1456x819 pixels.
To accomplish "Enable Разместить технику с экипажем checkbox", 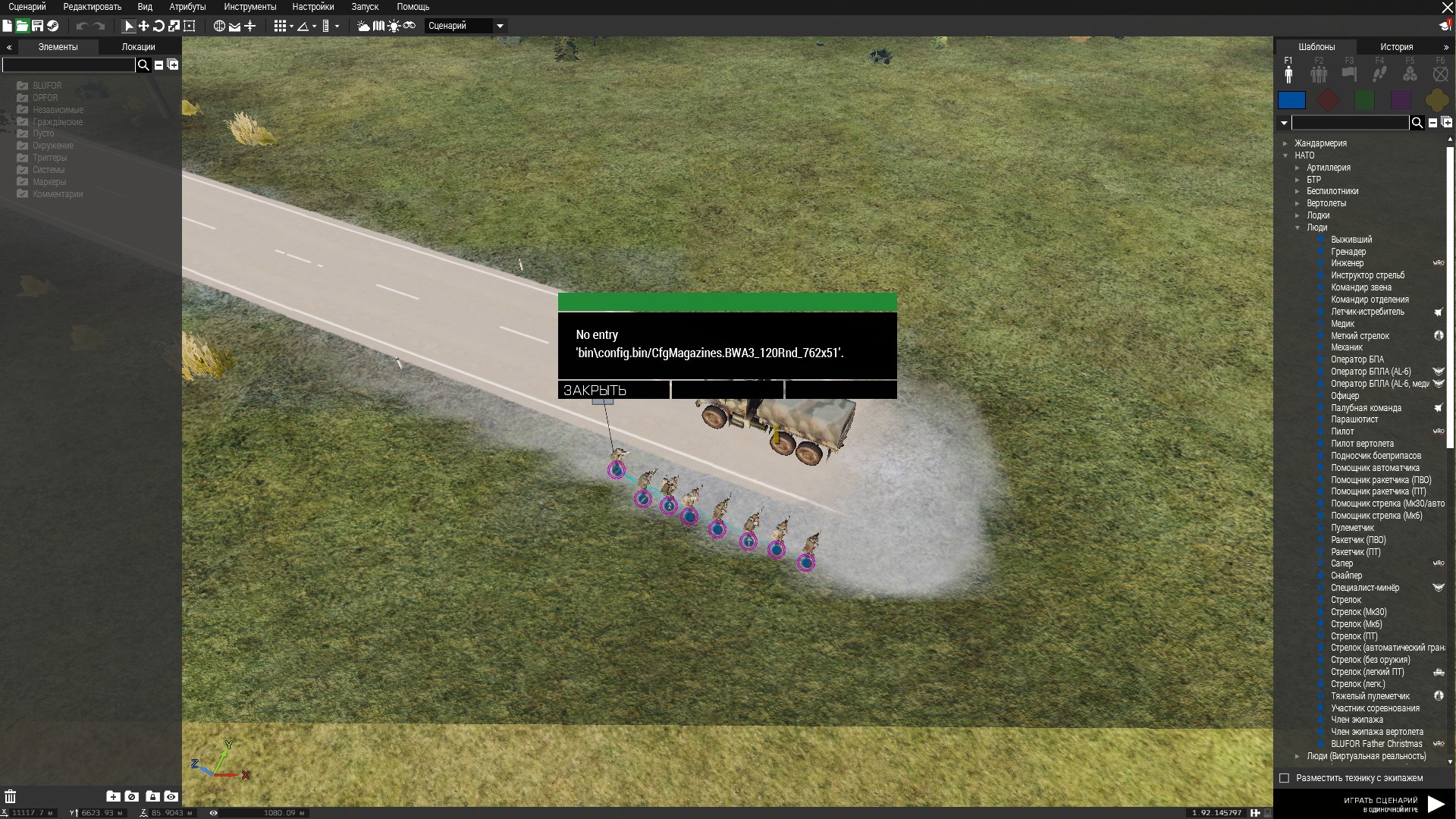I will click(1284, 778).
